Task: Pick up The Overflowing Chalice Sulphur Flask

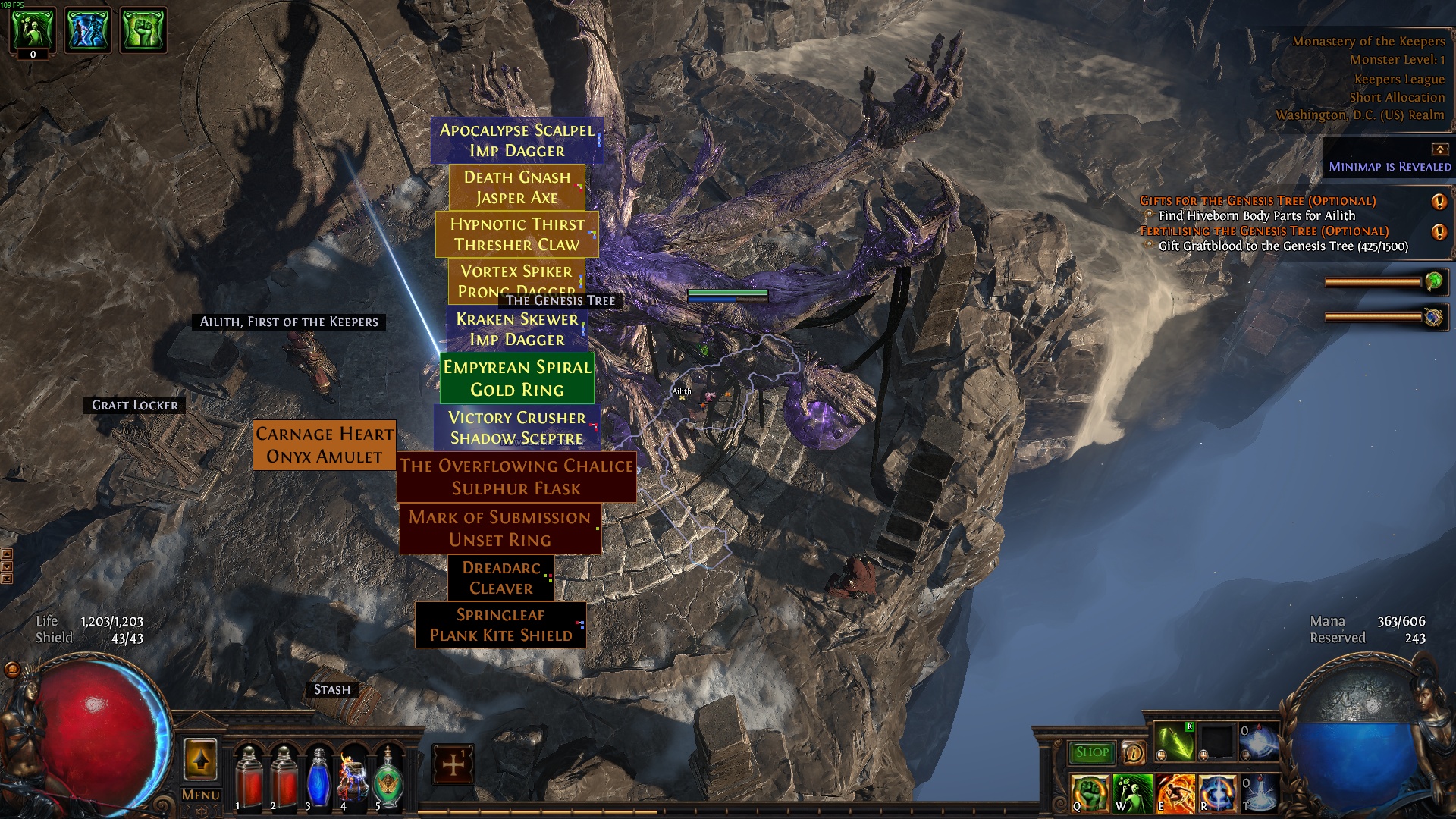Action: 516,477
